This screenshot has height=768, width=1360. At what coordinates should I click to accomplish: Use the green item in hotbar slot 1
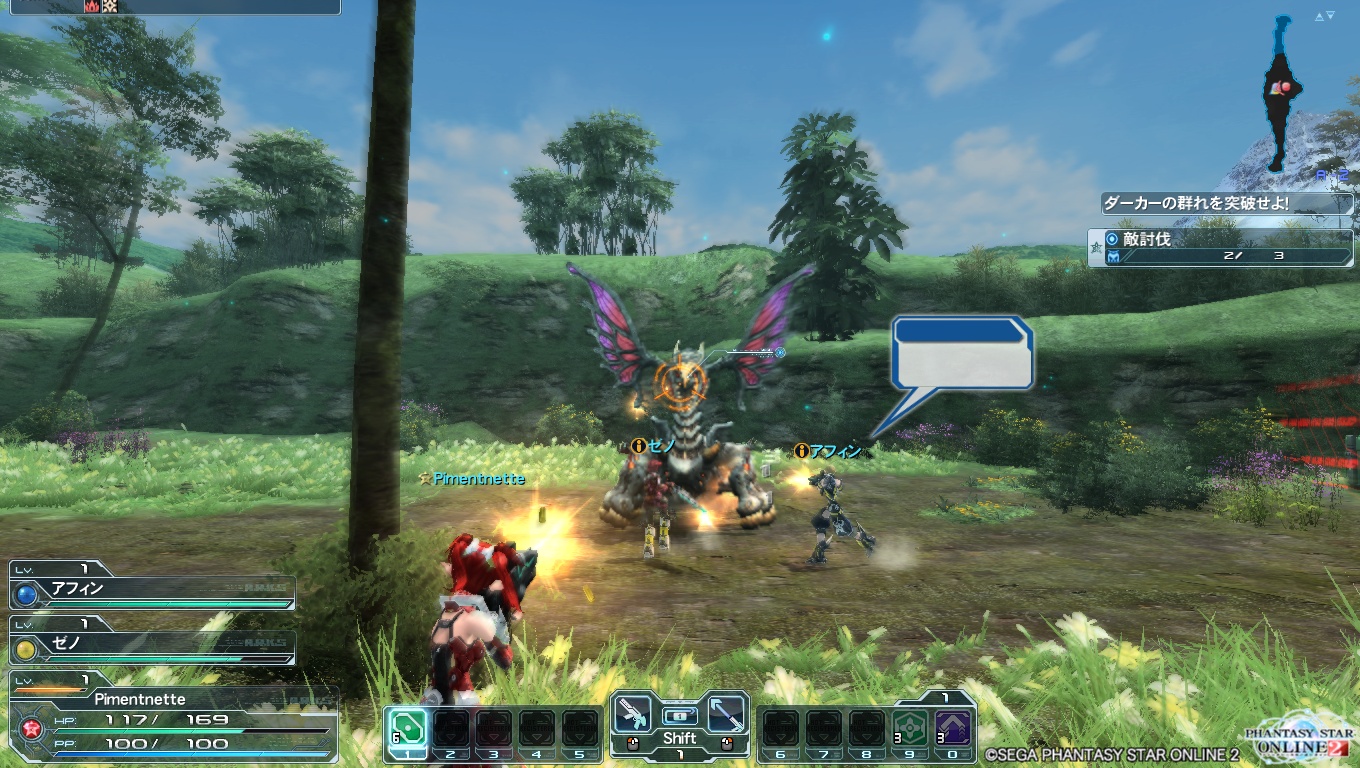point(407,728)
